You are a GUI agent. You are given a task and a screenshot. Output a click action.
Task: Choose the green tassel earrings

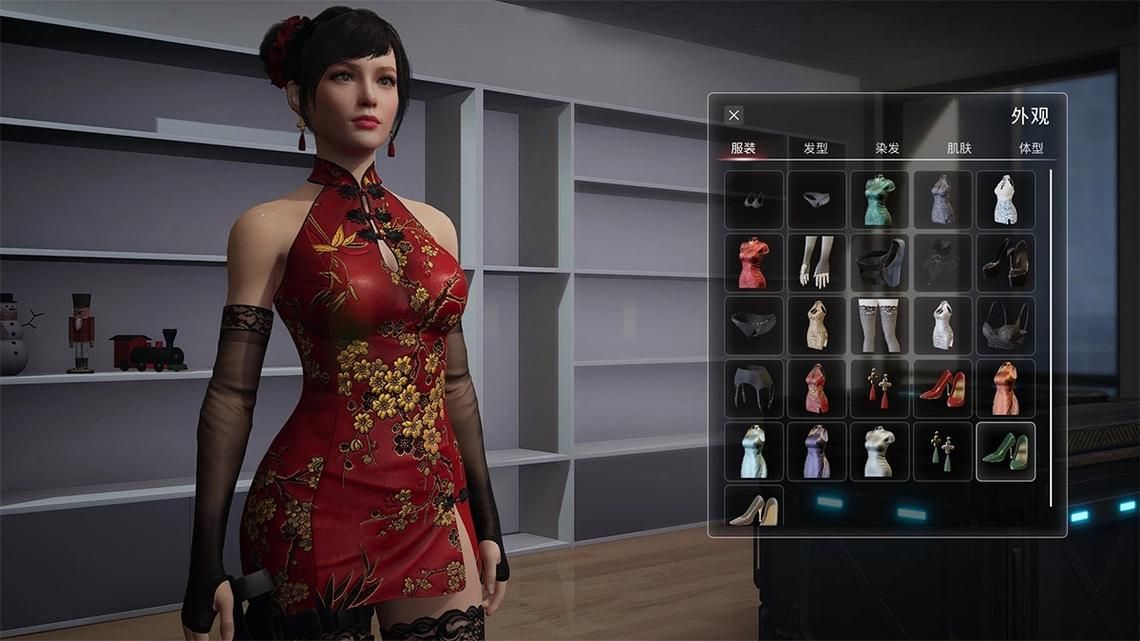[x=942, y=451]
